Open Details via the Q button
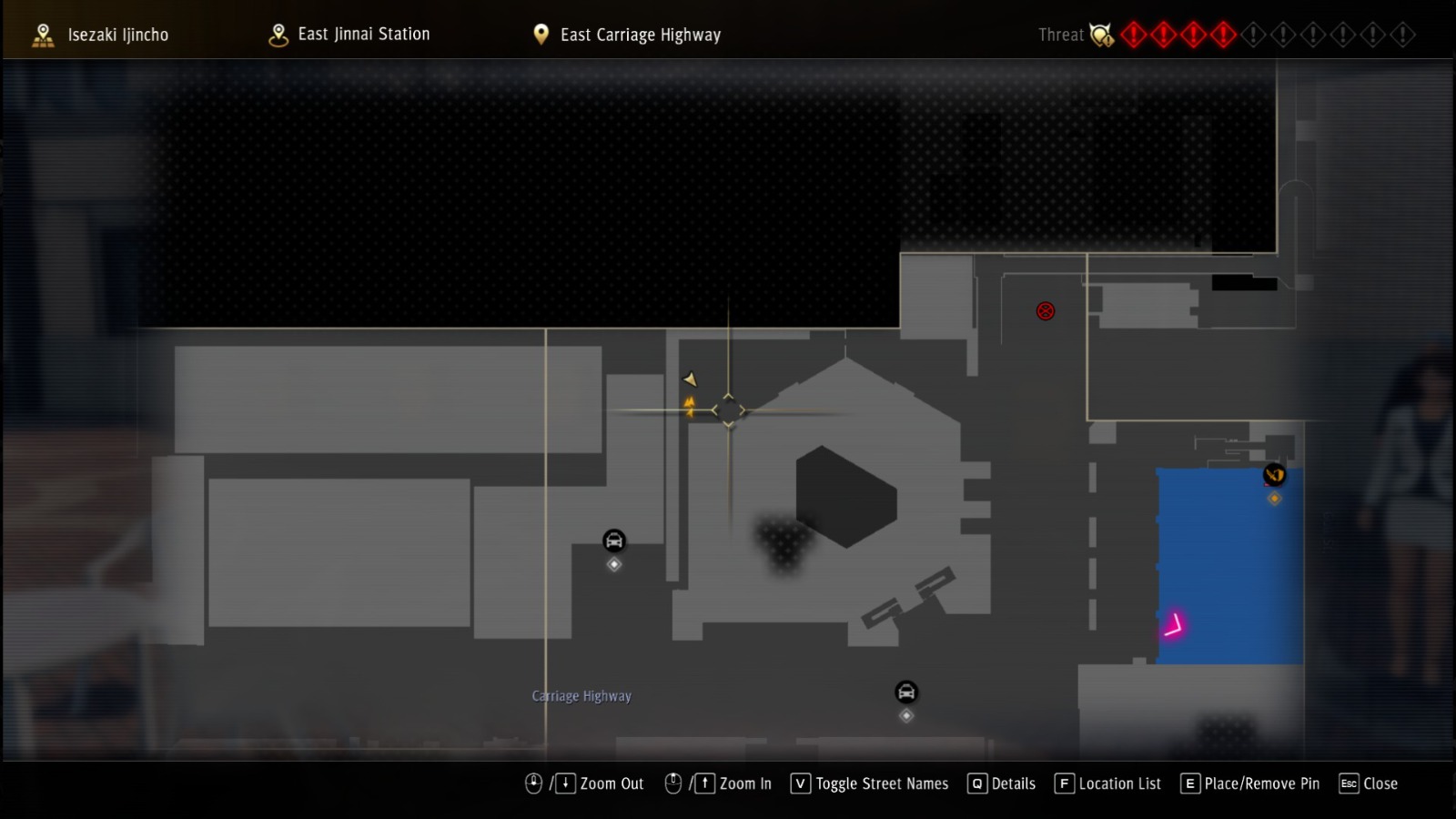1456x819 pixels. pyautogui.click(x=976, y=784)
